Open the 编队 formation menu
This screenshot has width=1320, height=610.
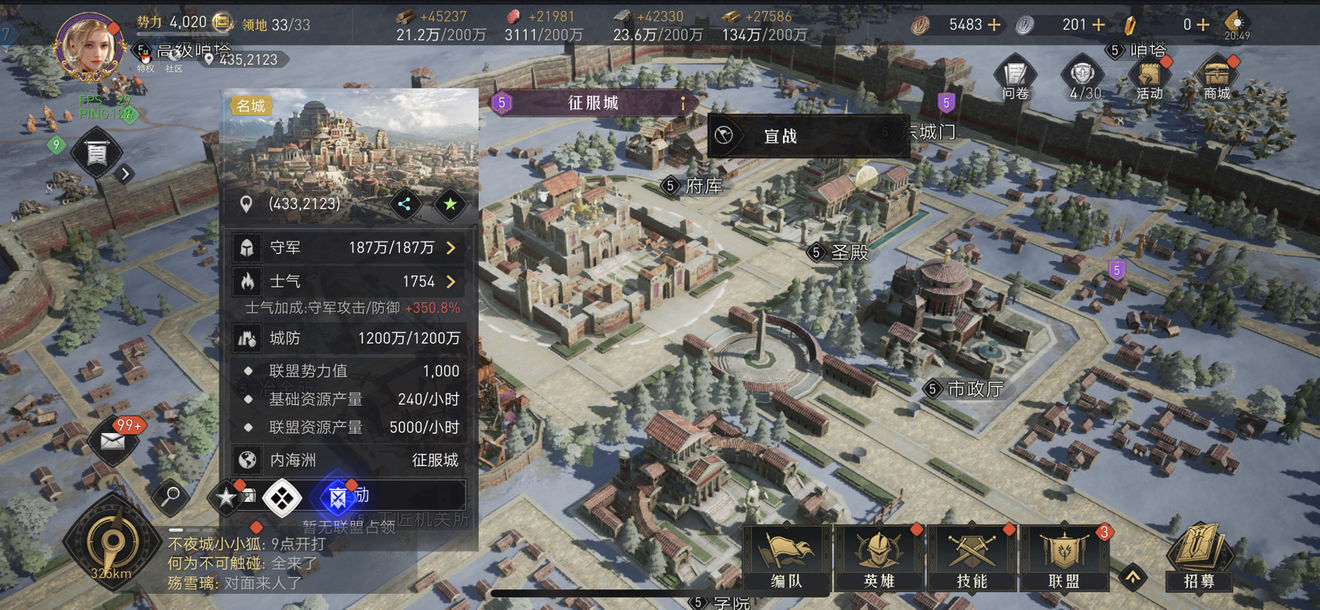pos(786,558)
